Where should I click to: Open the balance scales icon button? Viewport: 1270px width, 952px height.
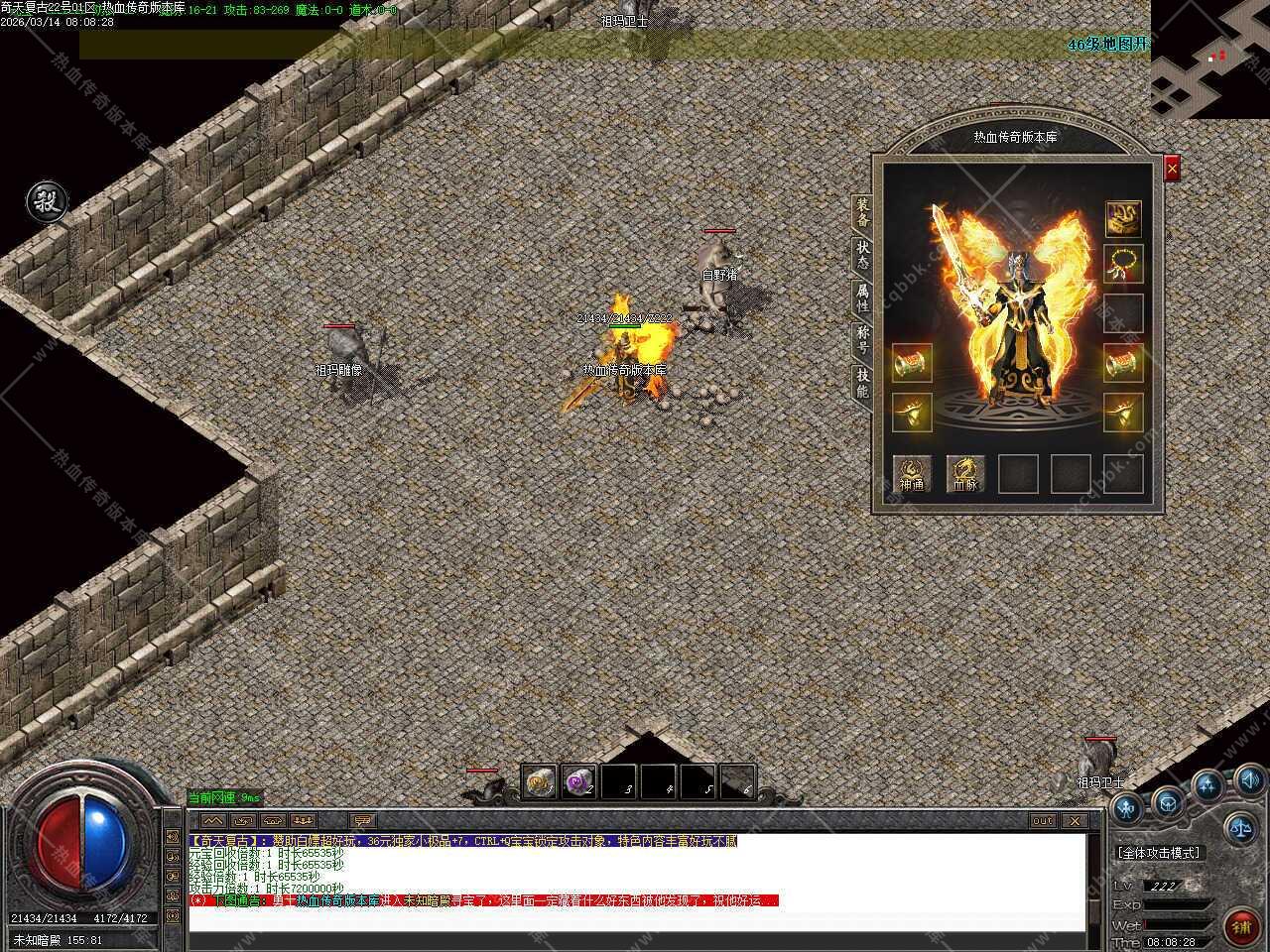point(1239,824)
